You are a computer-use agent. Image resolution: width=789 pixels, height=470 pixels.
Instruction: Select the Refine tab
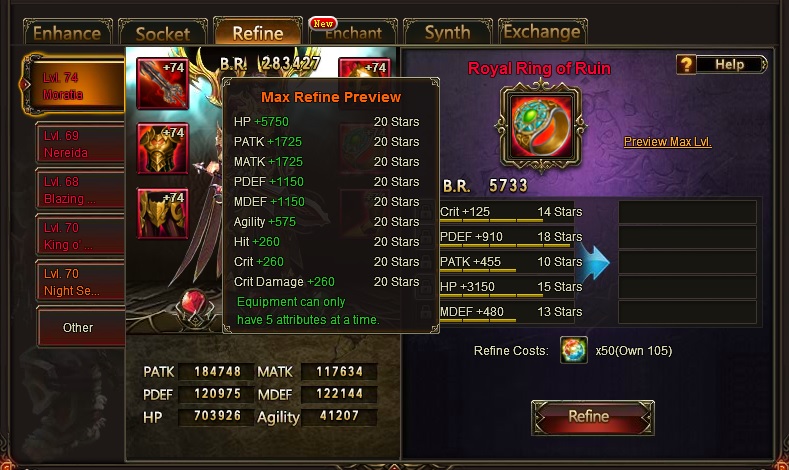coord(257,33)
